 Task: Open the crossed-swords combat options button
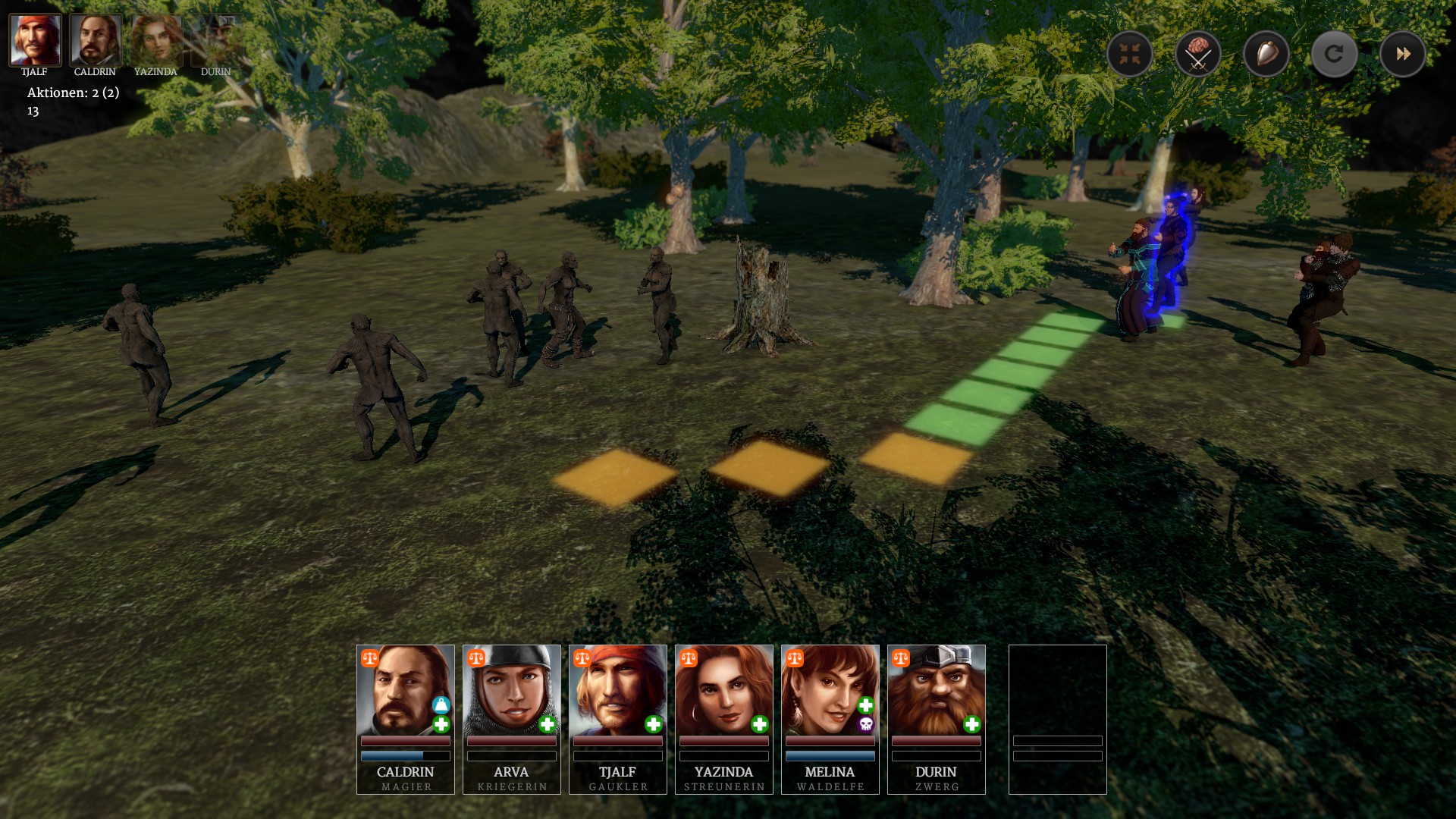[1197, 54]
